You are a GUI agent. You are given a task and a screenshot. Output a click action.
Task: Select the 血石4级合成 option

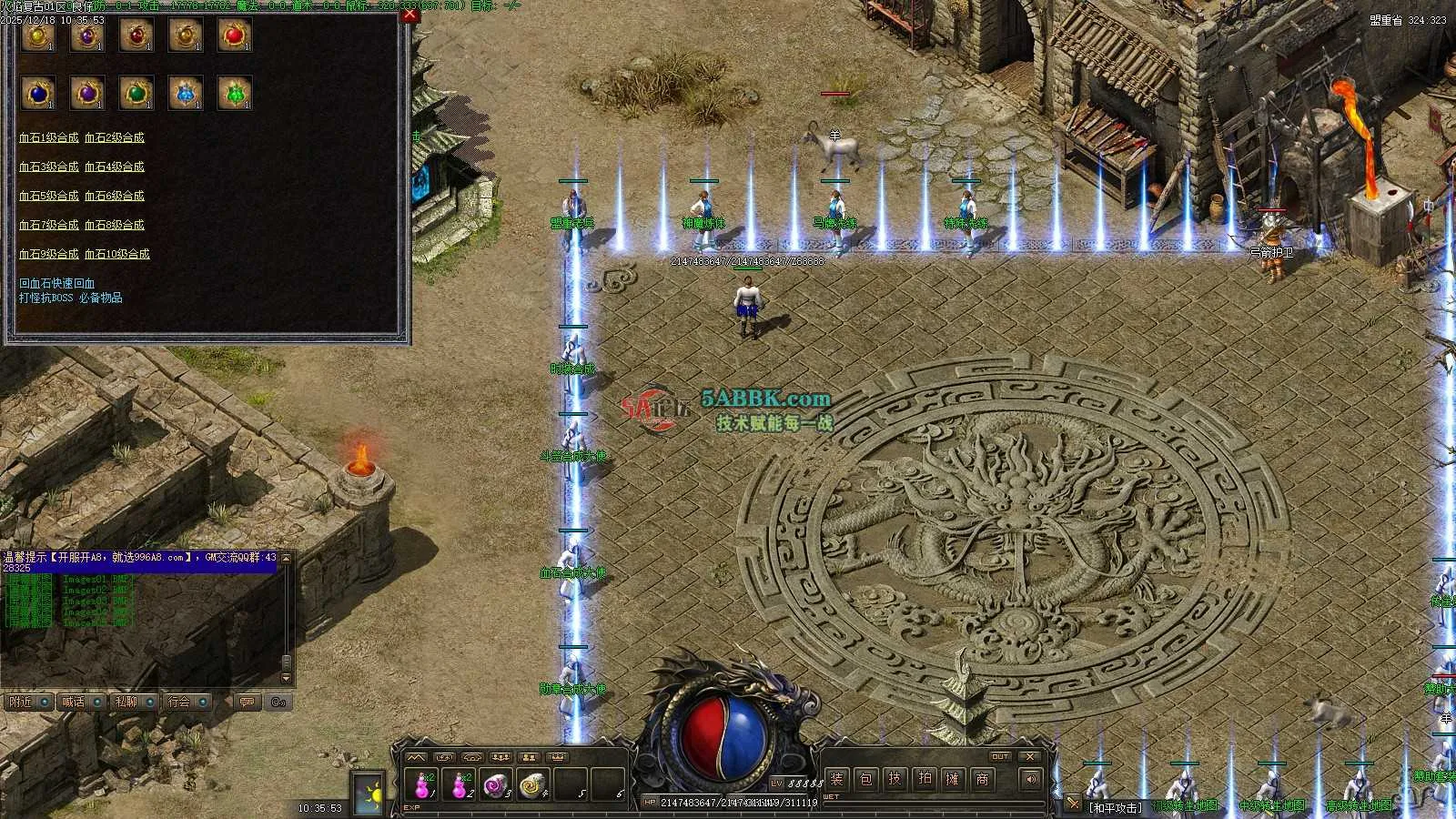tap(114, 167)
